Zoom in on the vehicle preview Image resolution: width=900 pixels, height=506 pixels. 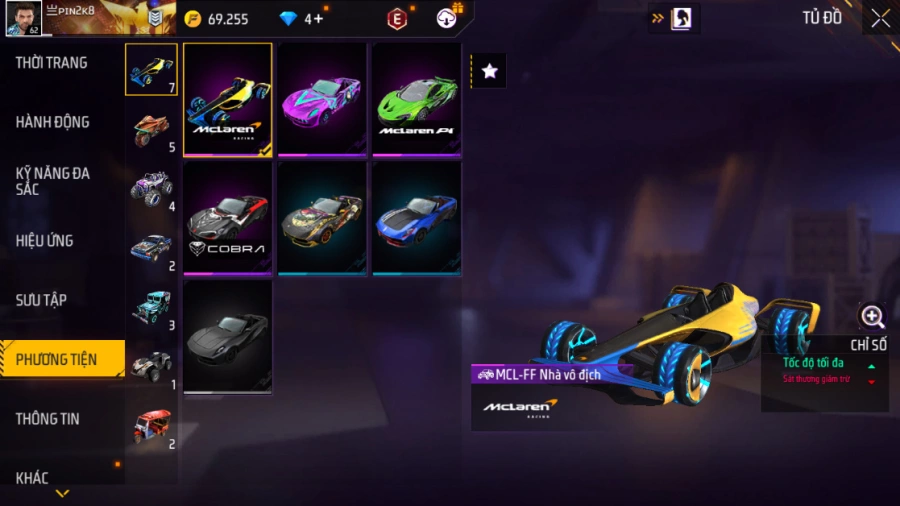[872, 318]
